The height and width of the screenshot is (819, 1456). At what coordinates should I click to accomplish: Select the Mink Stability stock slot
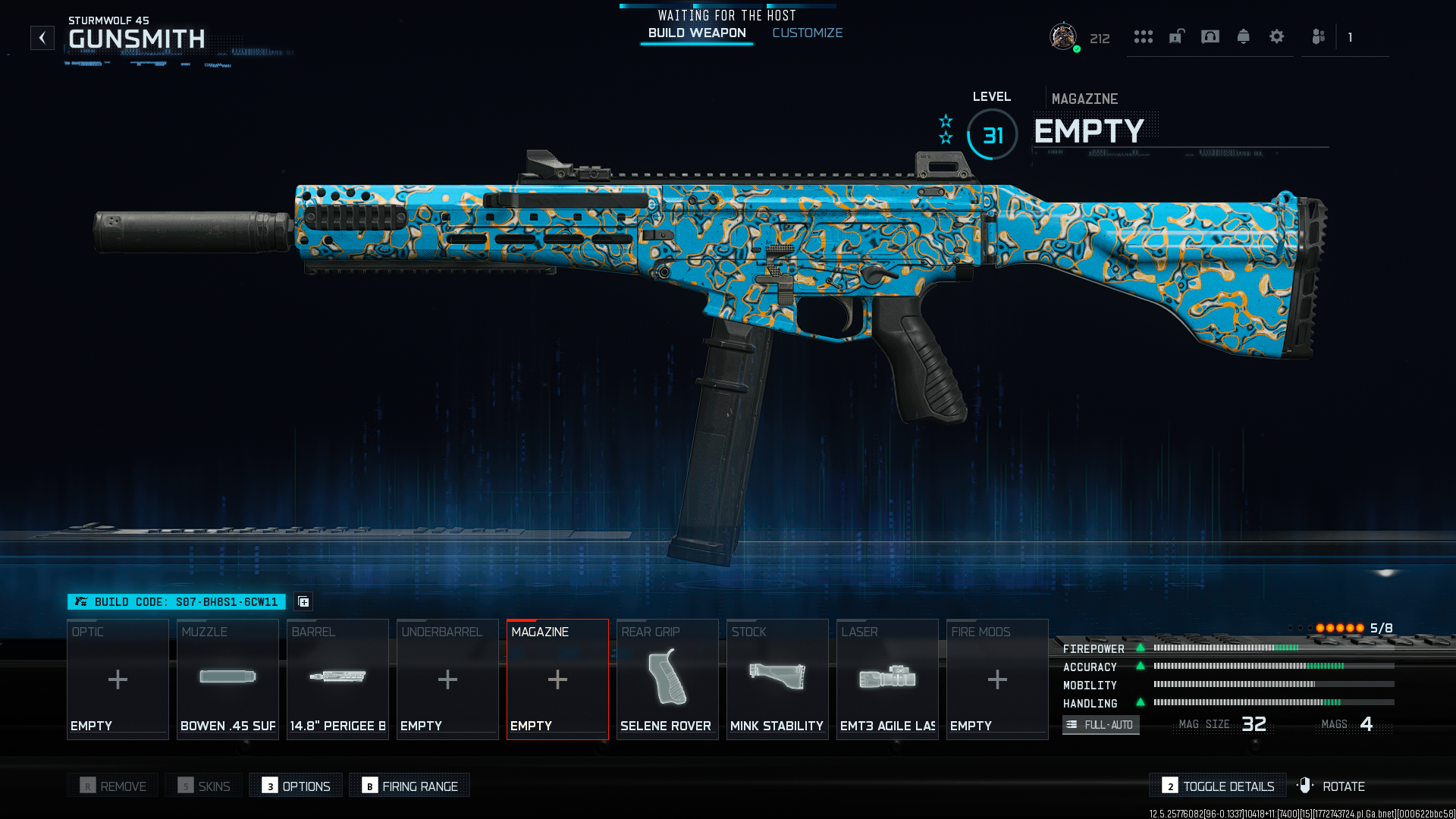777,679
